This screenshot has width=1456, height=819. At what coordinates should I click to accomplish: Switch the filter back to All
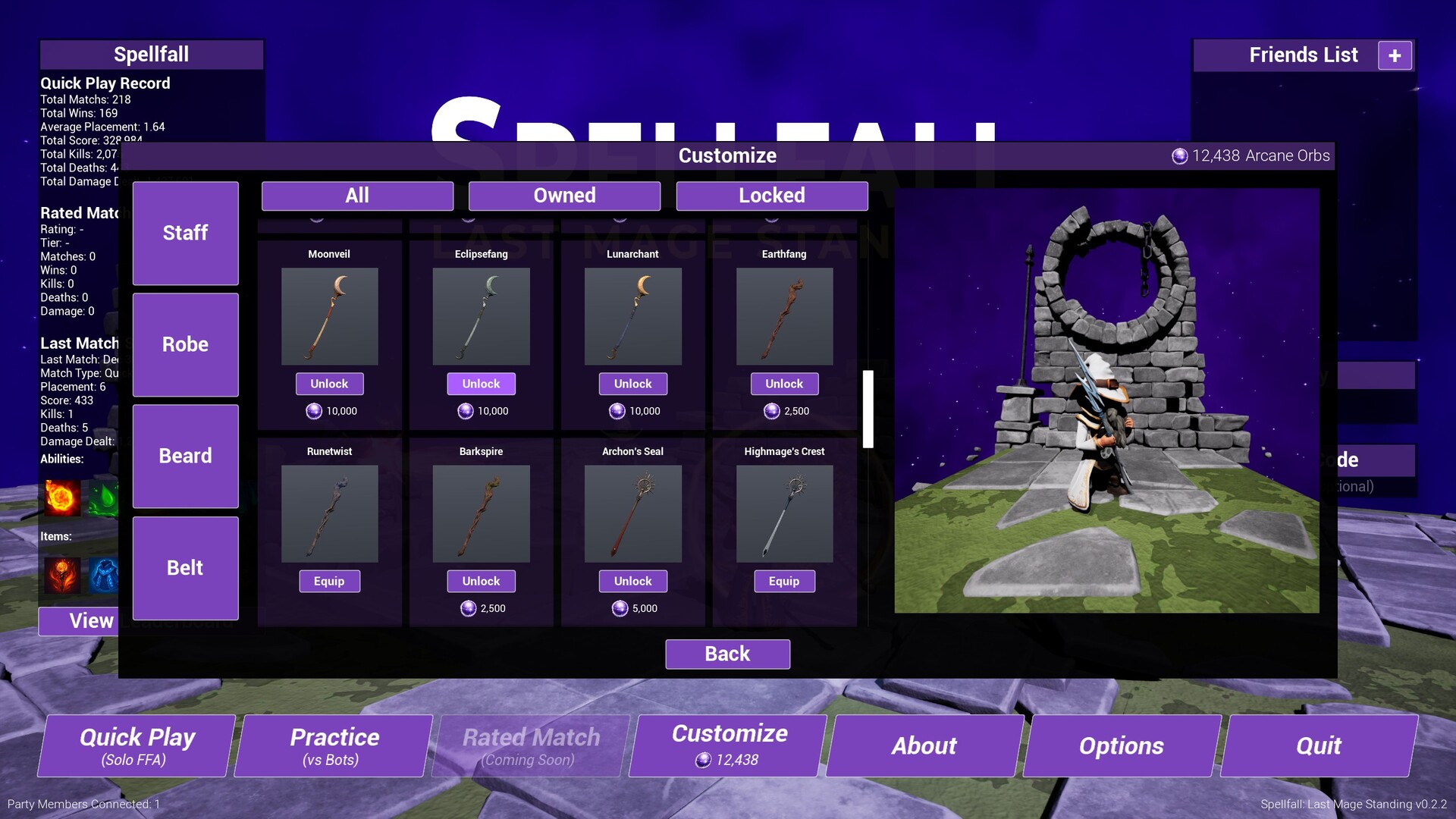pos(356,196)
